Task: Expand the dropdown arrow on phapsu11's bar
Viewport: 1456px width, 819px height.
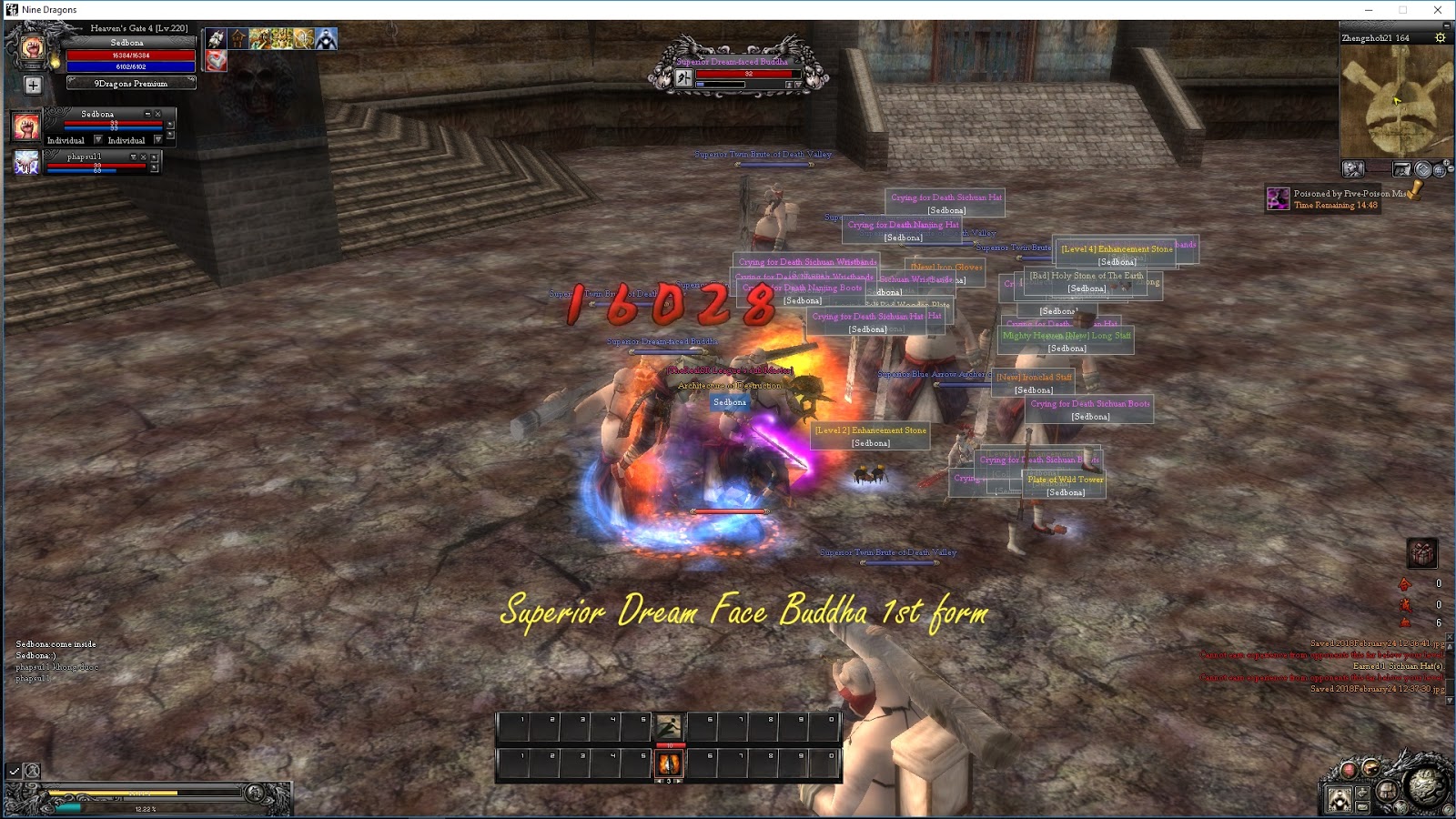Action: tap(133, 157)
